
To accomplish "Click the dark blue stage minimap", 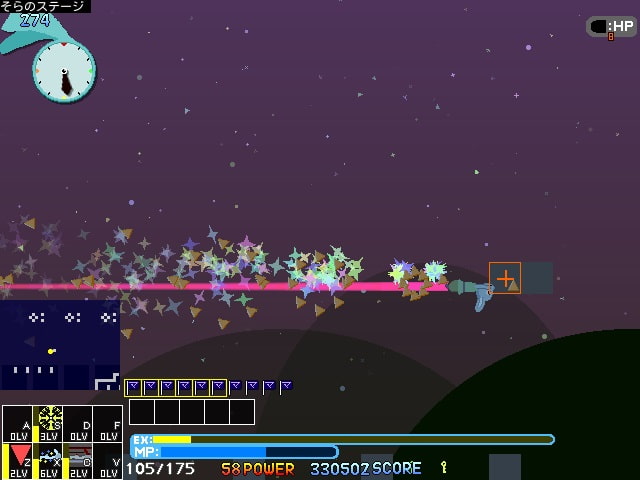I will (60, 345).
